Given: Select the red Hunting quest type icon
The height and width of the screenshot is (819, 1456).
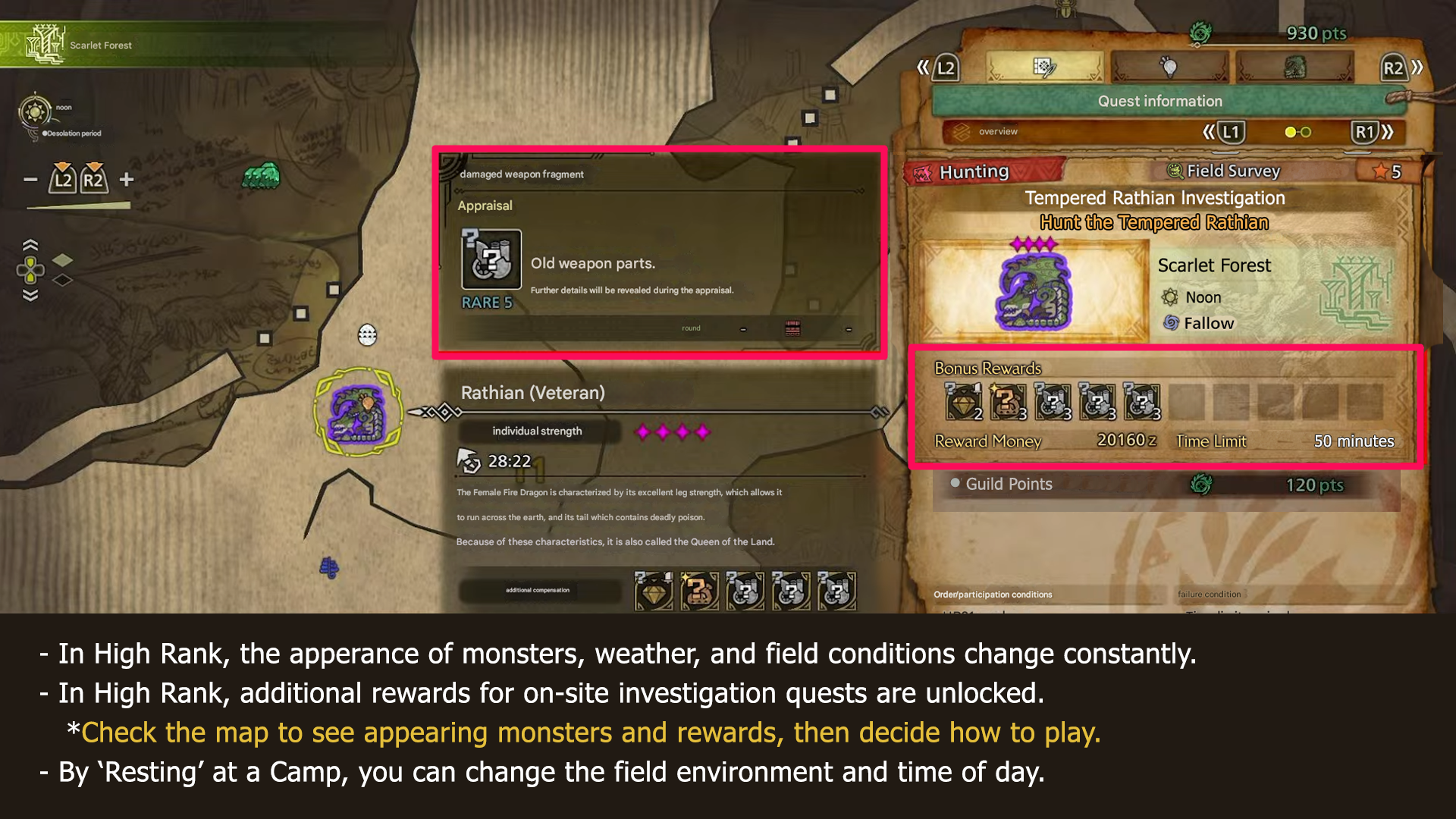Looking at the screenshot, I should click(x=923, y=171).
